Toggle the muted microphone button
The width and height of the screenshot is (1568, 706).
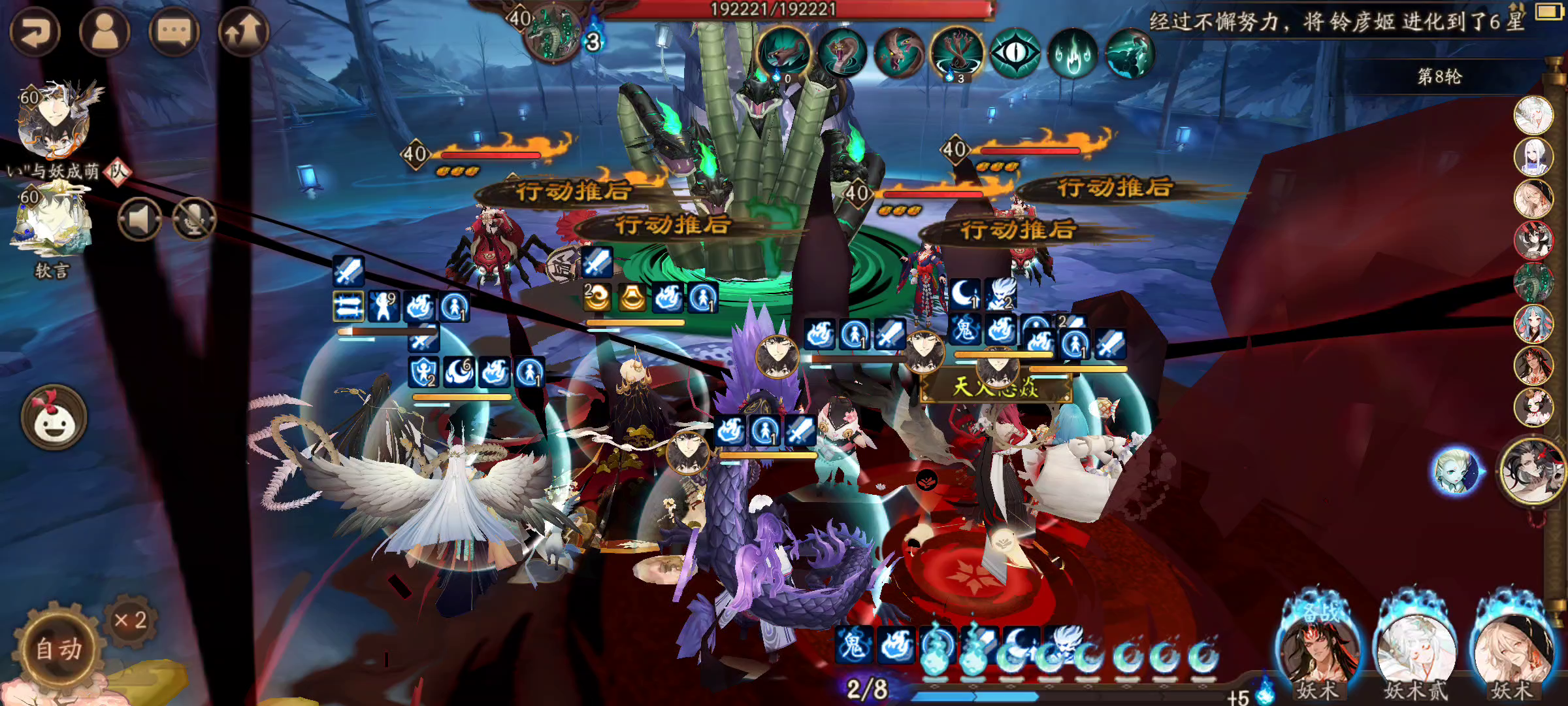click(194, 220)
